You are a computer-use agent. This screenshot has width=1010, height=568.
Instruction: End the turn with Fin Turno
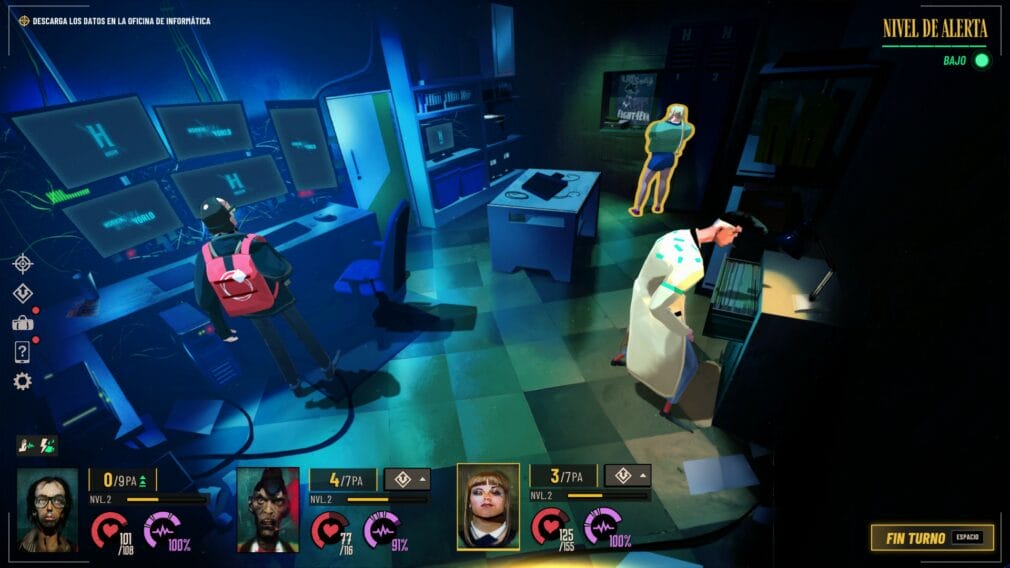pos(931,538)
